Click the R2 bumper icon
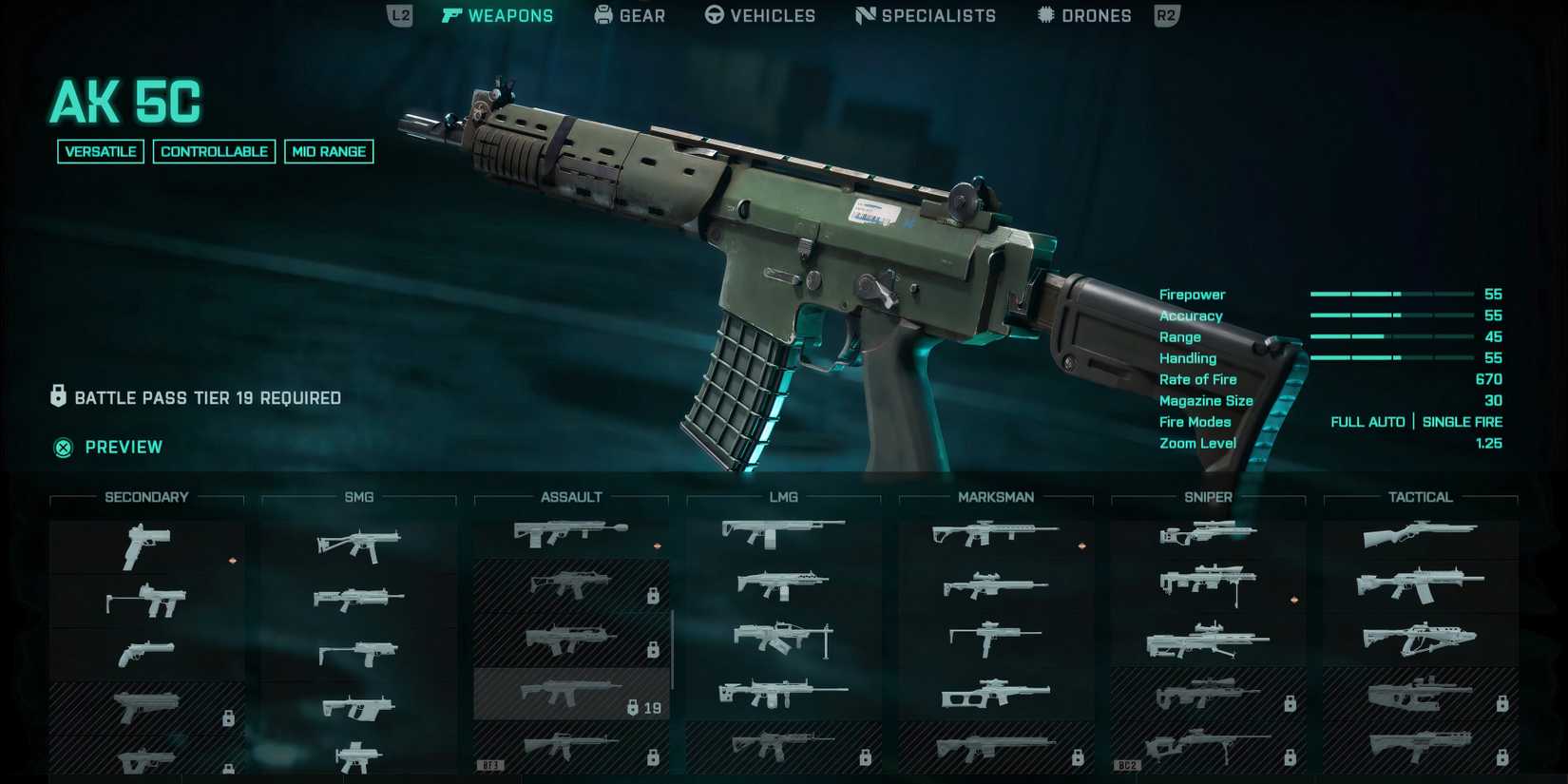The image size is (1568, 784). (x=1166, y=14)
